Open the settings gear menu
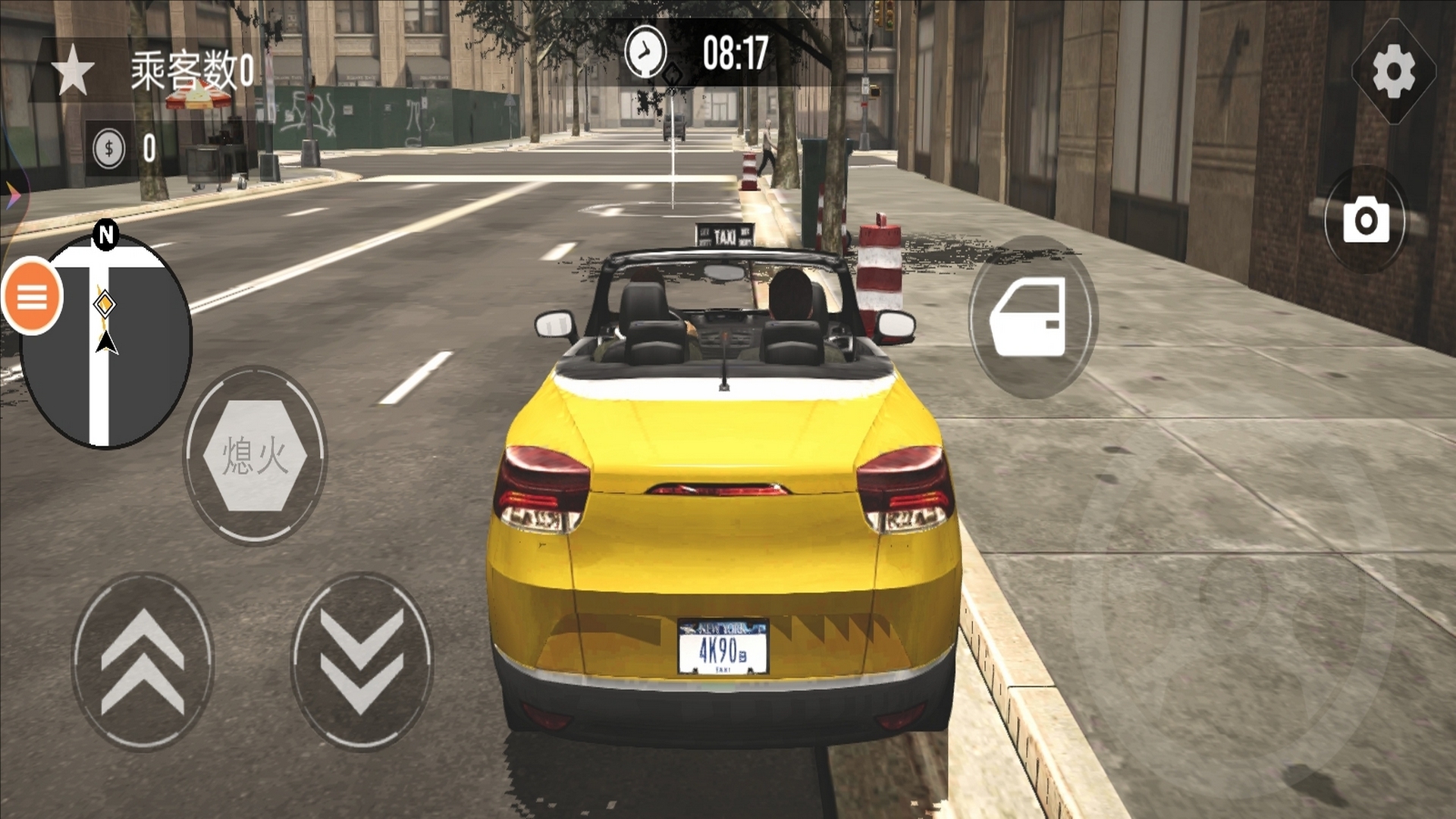1456x819 pixels. coord(1394,71)
